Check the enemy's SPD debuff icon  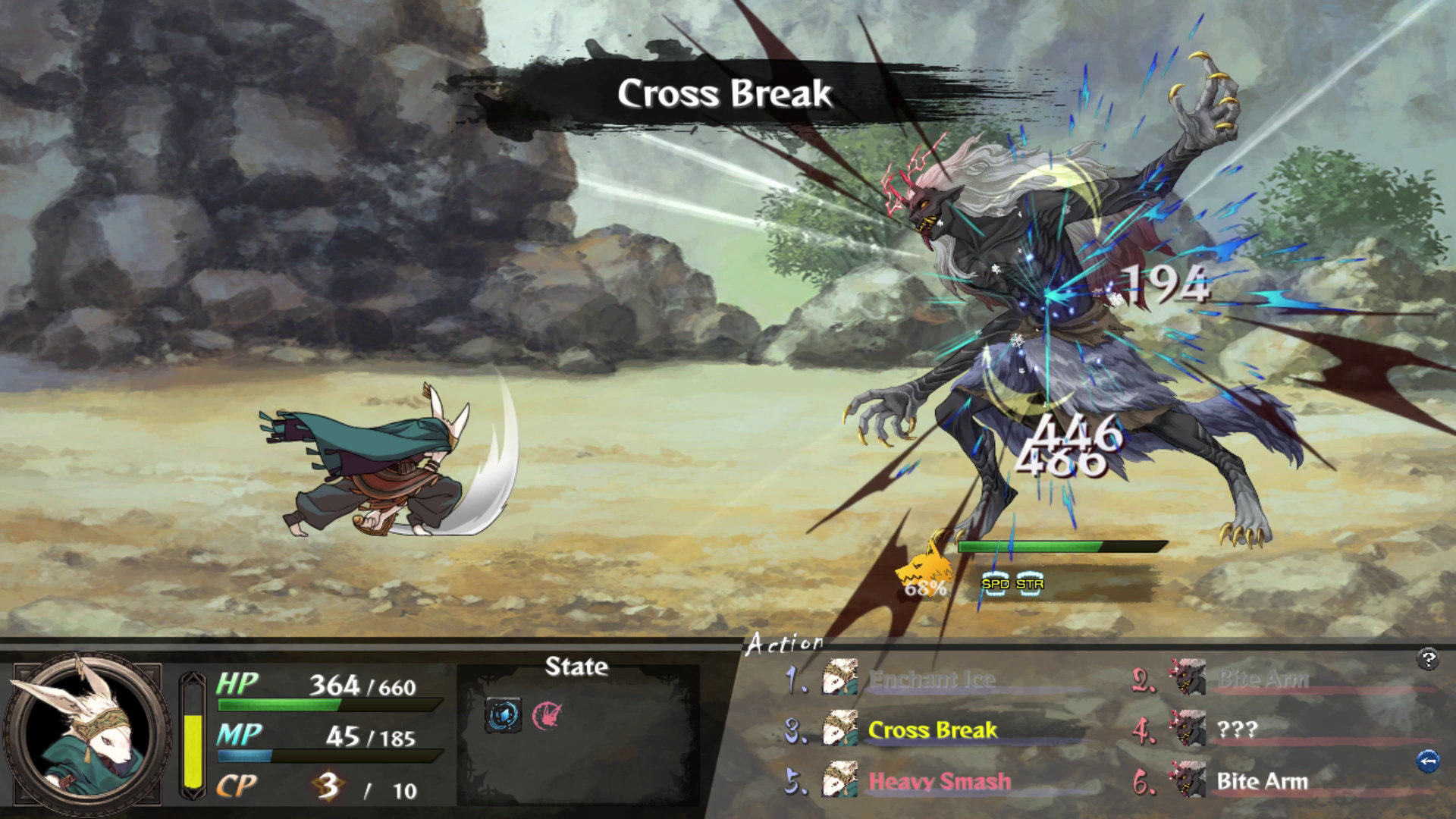995,584
